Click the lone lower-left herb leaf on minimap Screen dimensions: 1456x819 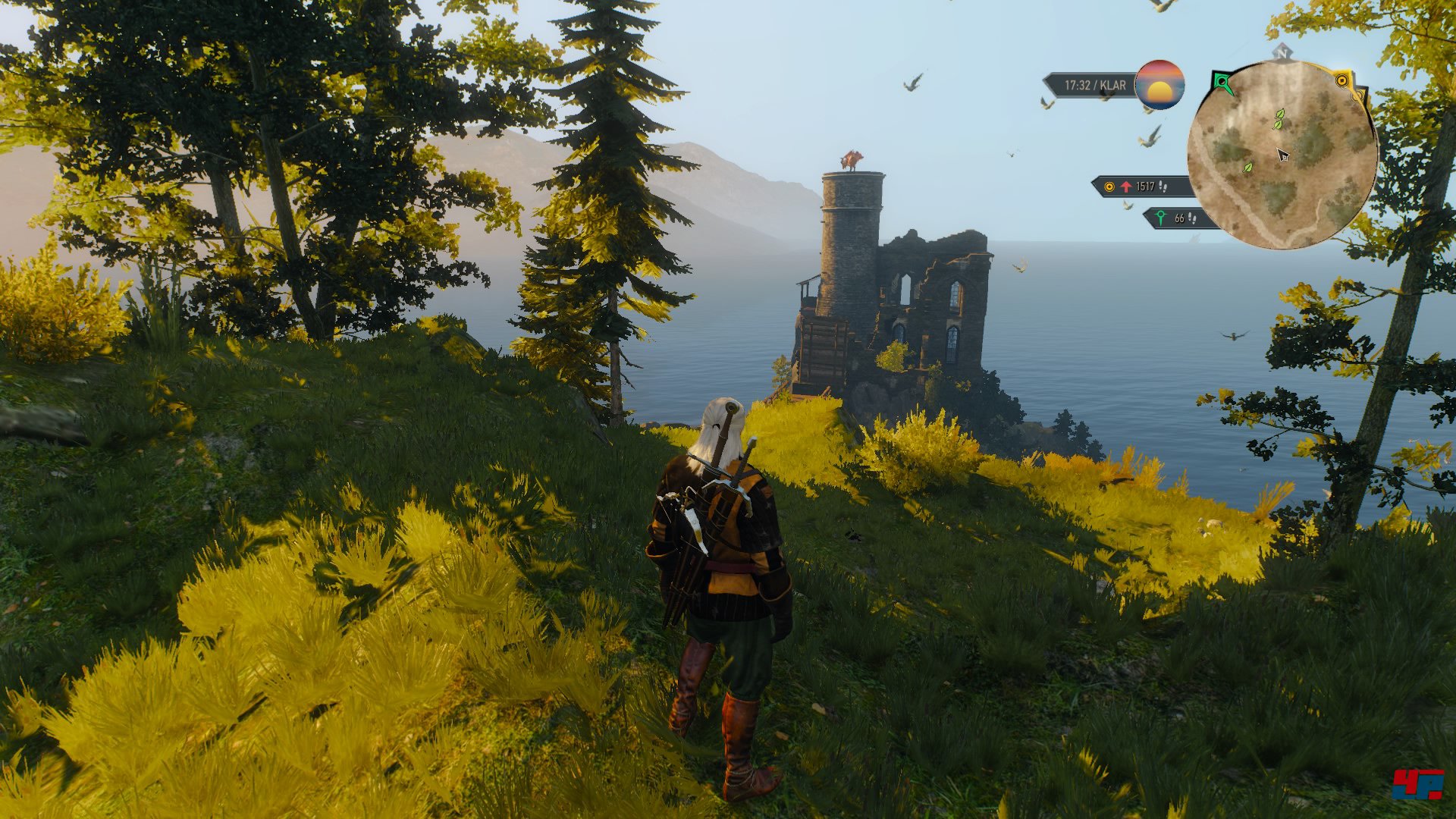tap(1247, 168)
